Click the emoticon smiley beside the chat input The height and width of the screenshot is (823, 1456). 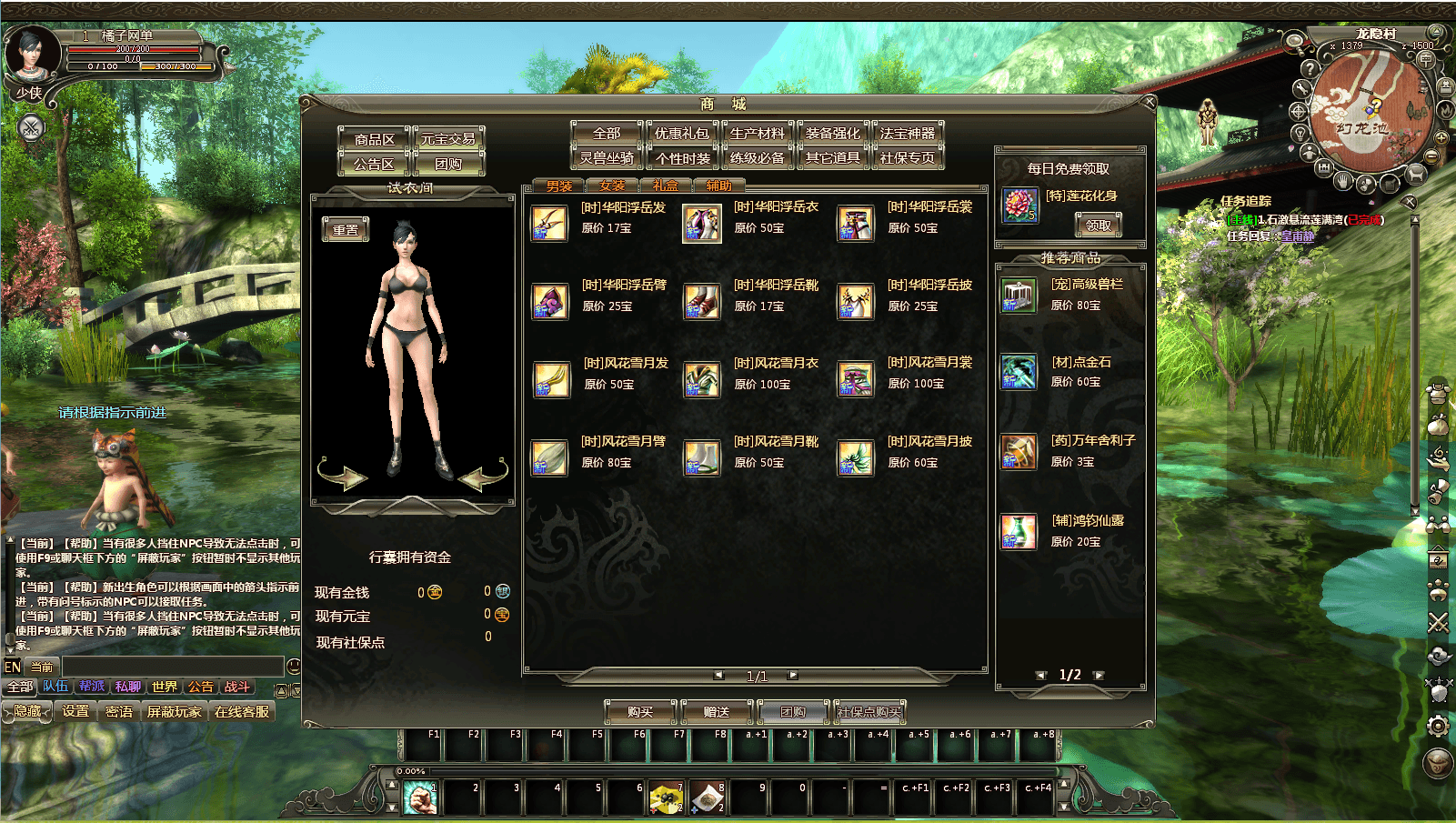tap(292, 667)
